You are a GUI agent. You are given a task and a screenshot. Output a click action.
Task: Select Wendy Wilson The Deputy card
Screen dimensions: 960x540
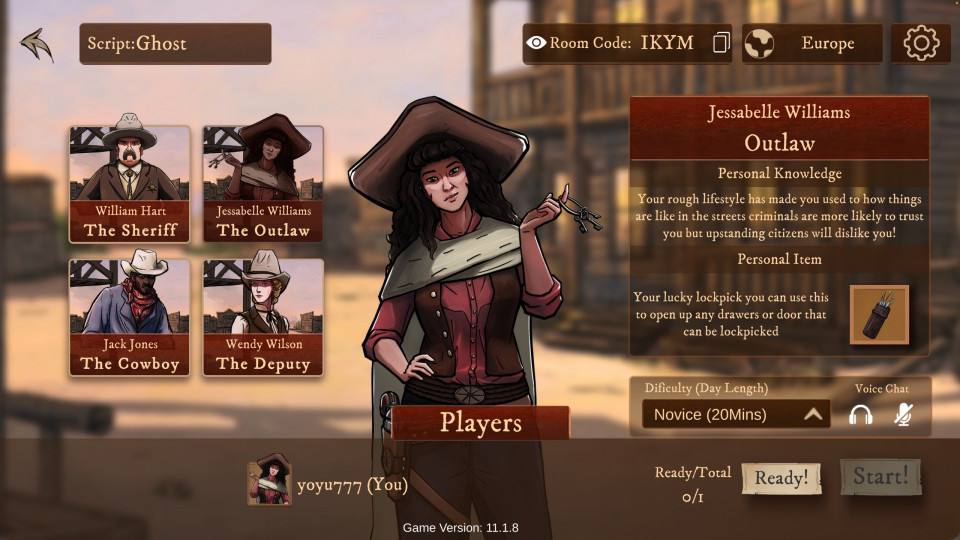tap(263, 318)
